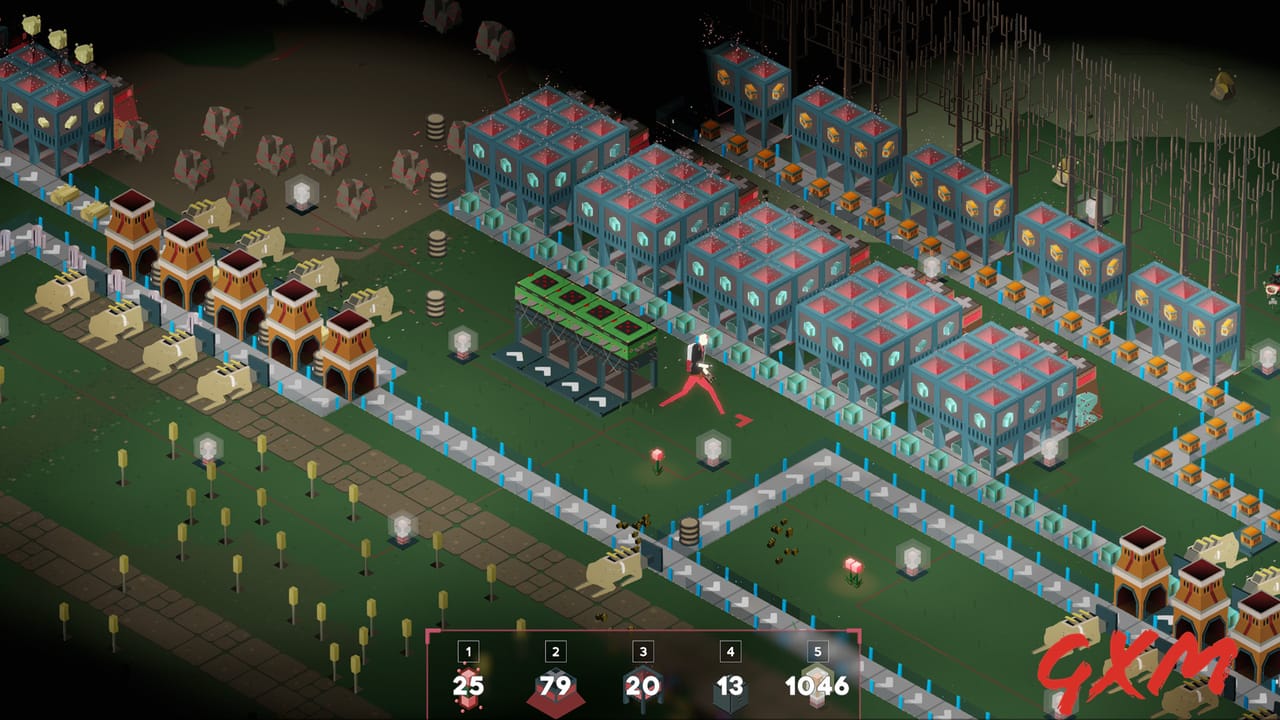Select the extractor item in hotbar slot 3
Viewport: 1280px width, 720px height.
pos(642,687)
